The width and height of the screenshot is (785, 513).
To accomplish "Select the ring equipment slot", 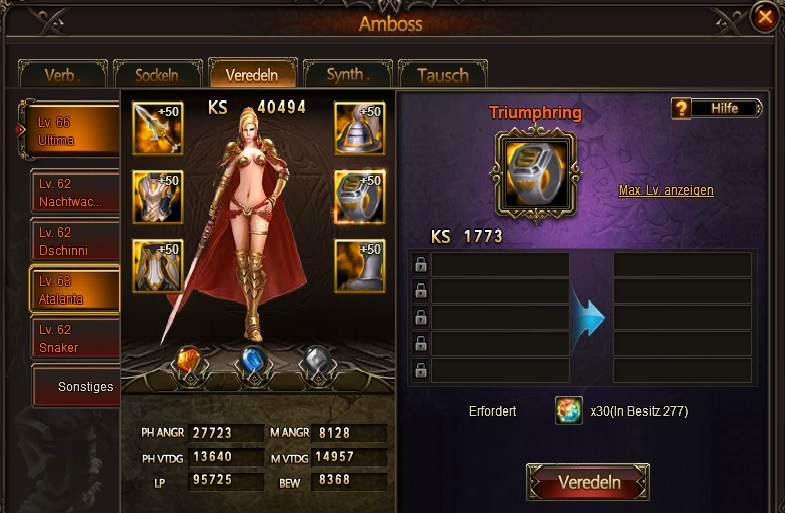I will [x=359, y=196].
